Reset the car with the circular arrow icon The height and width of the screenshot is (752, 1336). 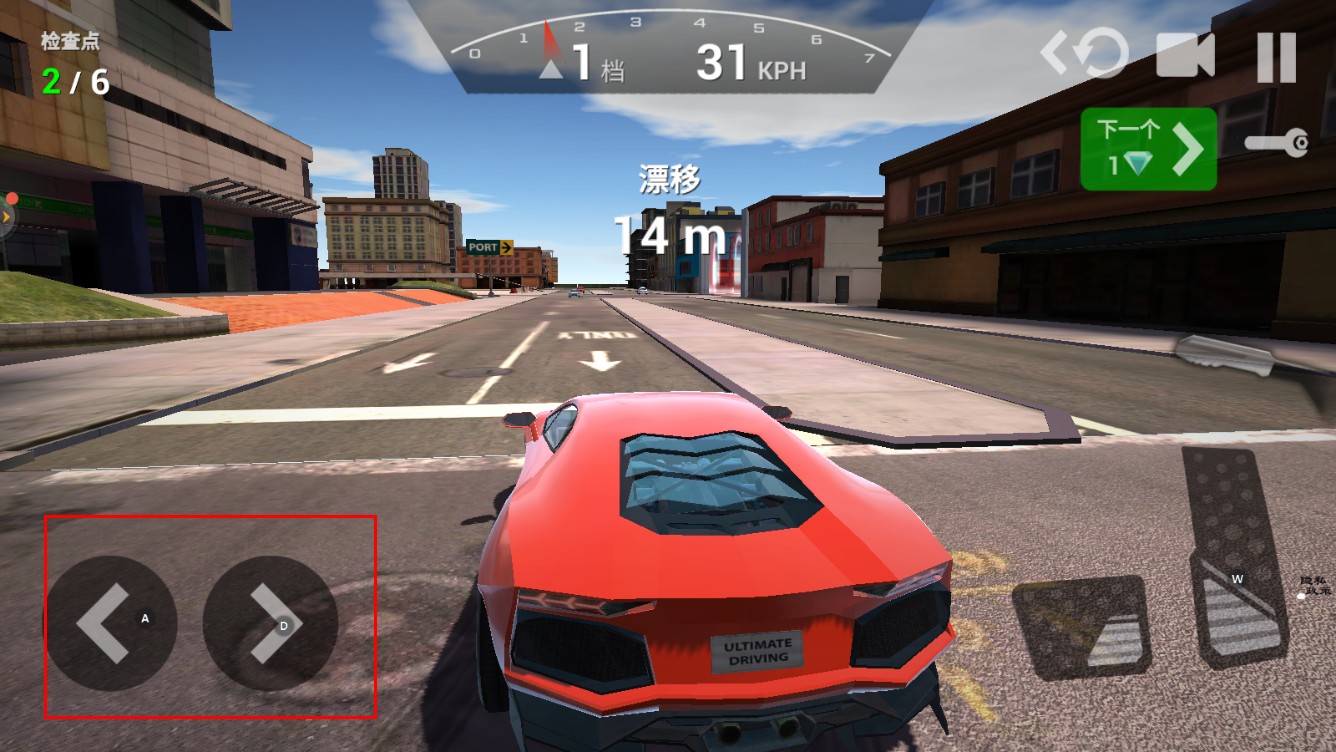[x=1086, y=54]
